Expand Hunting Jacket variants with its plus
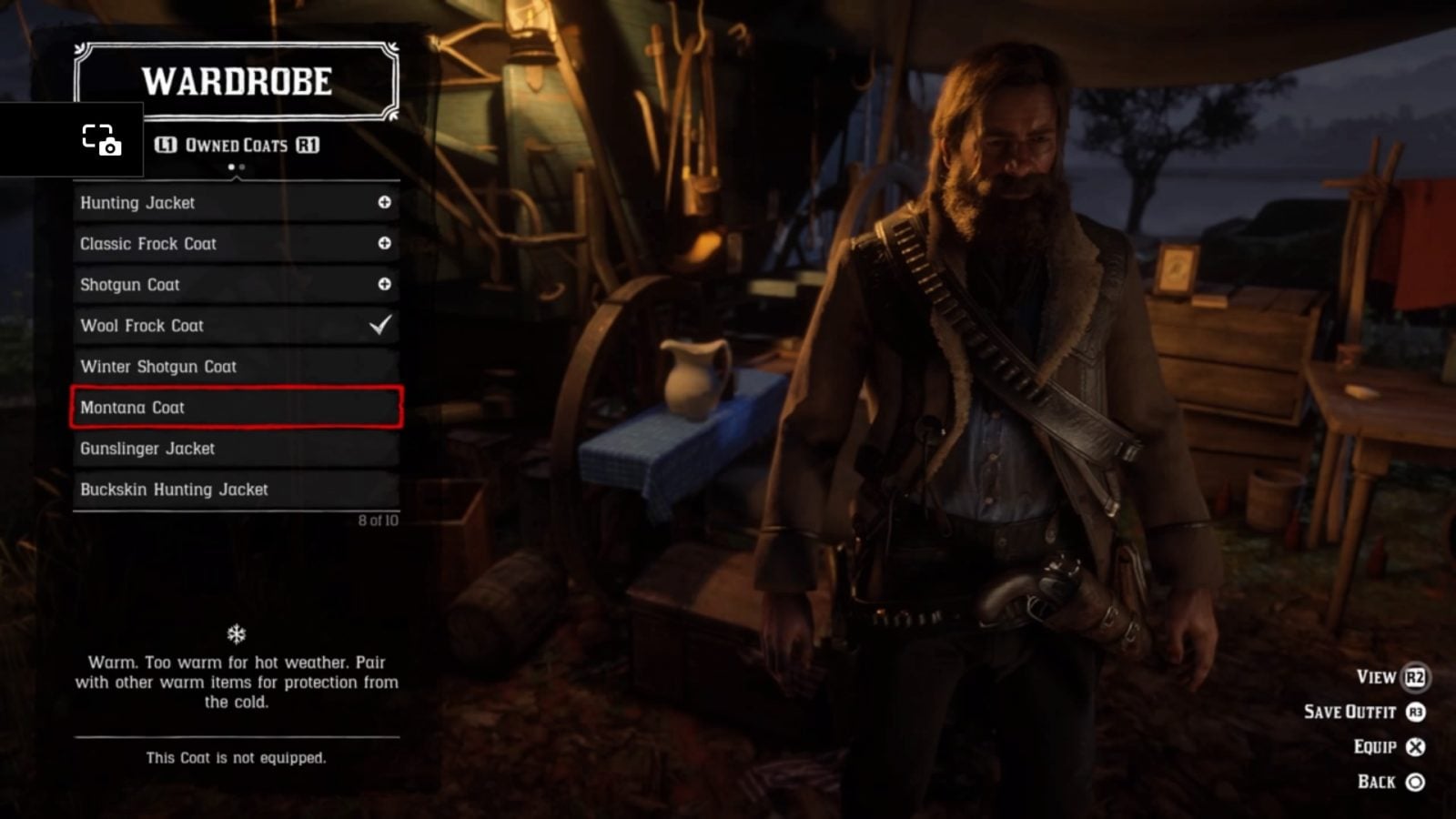Viewport: 1456px width, 819px height. click(x=385, y=202)
